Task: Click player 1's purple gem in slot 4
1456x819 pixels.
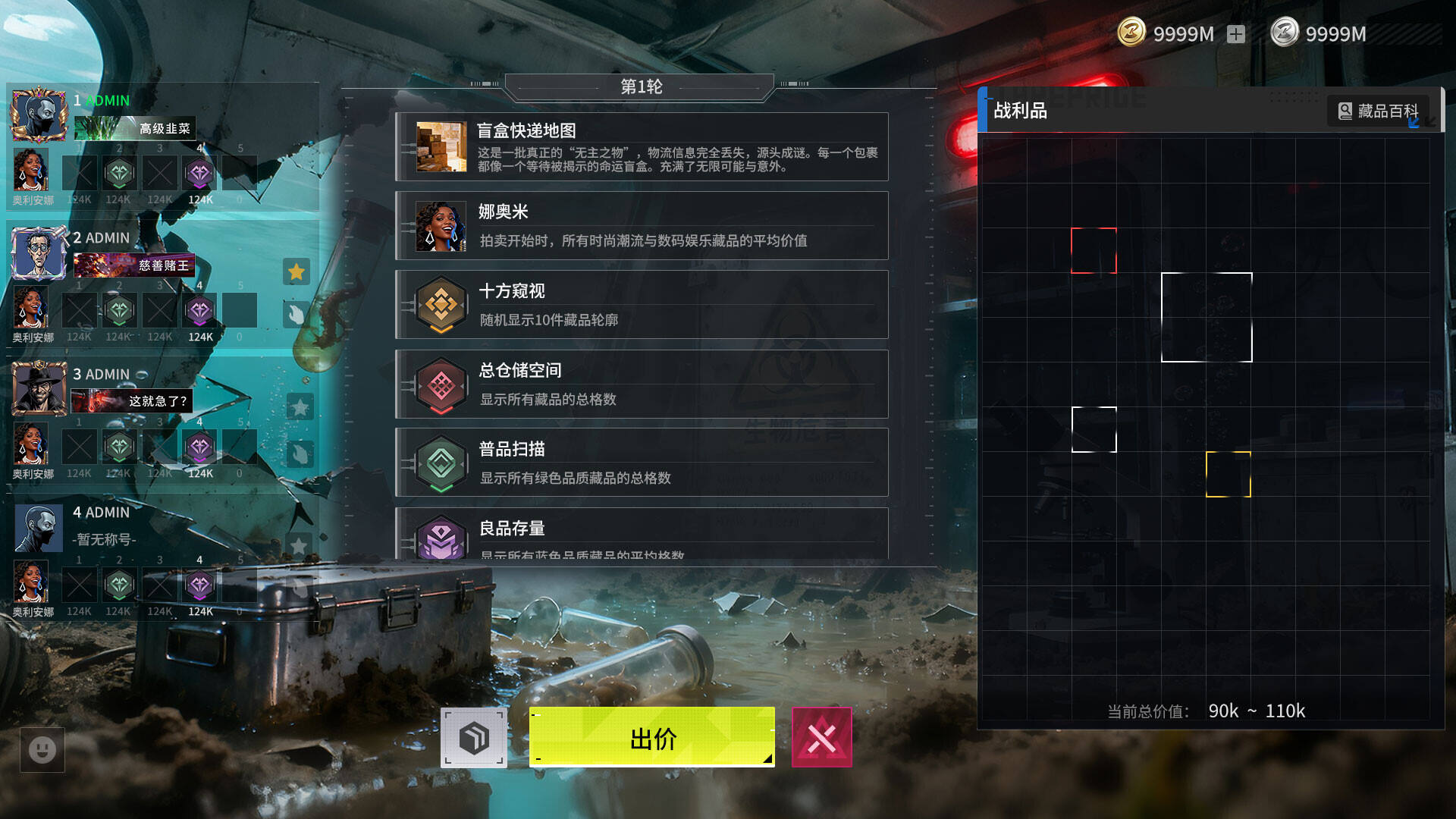Action: click(199, 173)
